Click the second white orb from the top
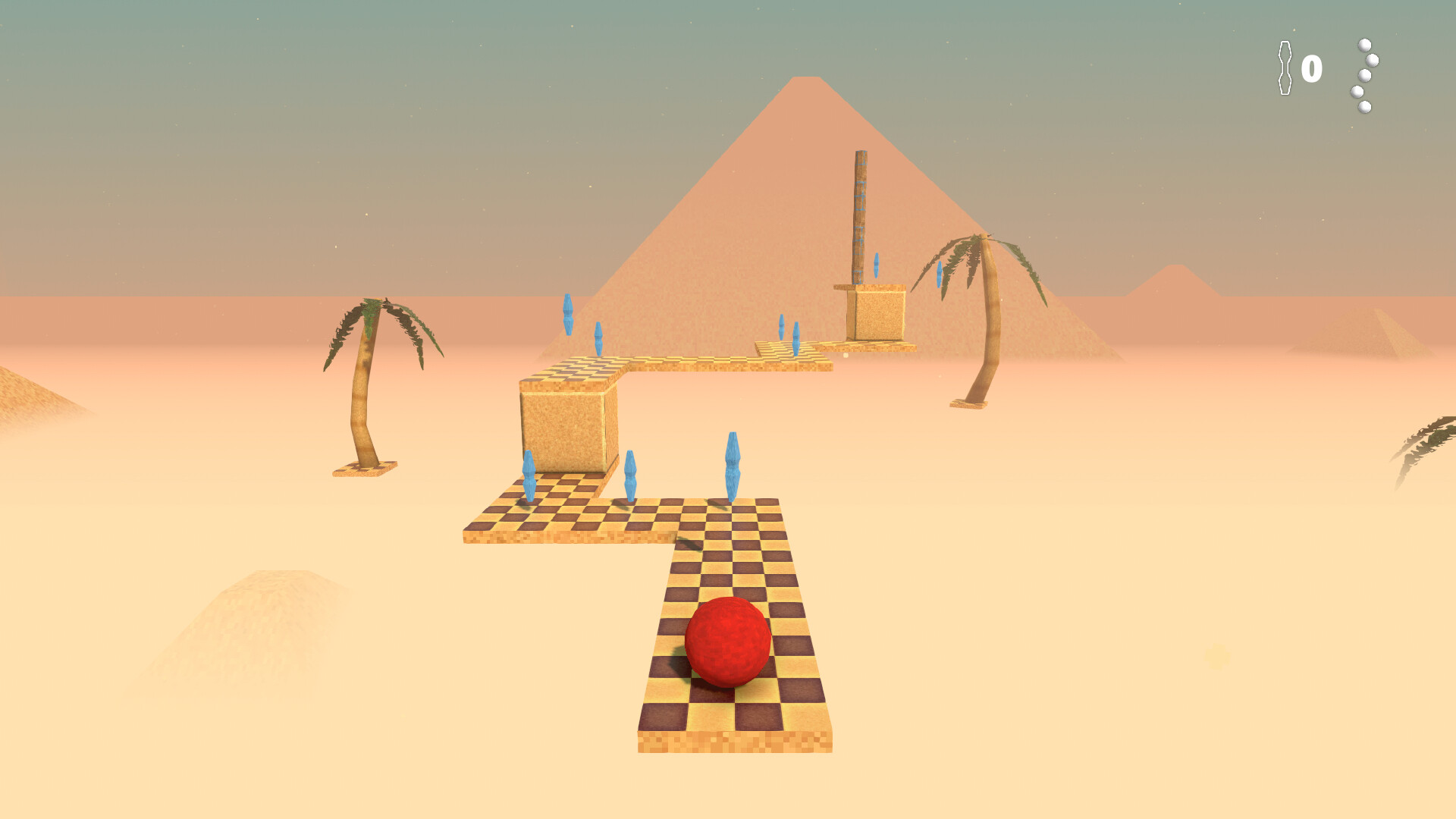 (1373, 61)
